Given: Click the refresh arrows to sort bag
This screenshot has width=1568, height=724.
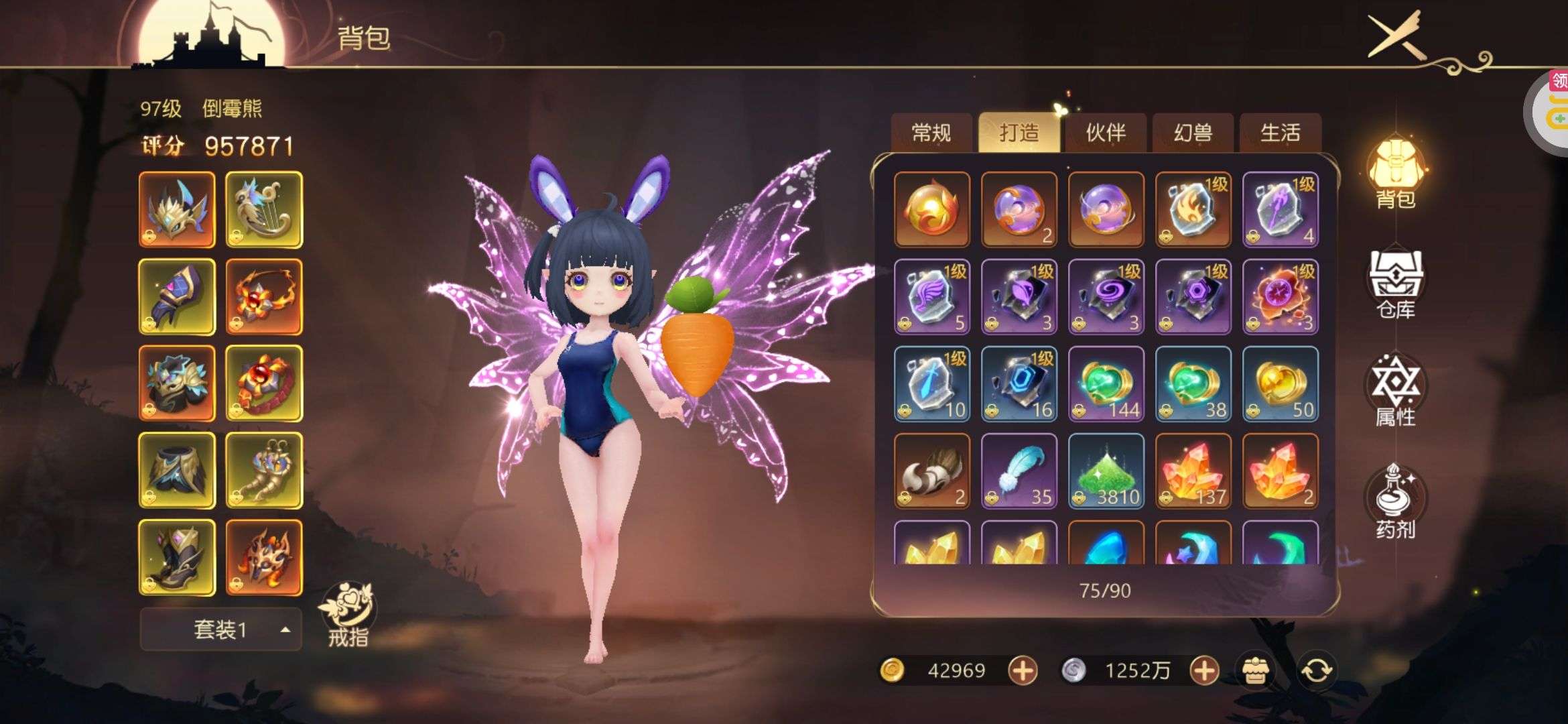Looking at the screenshot, I should (1316, 670).
